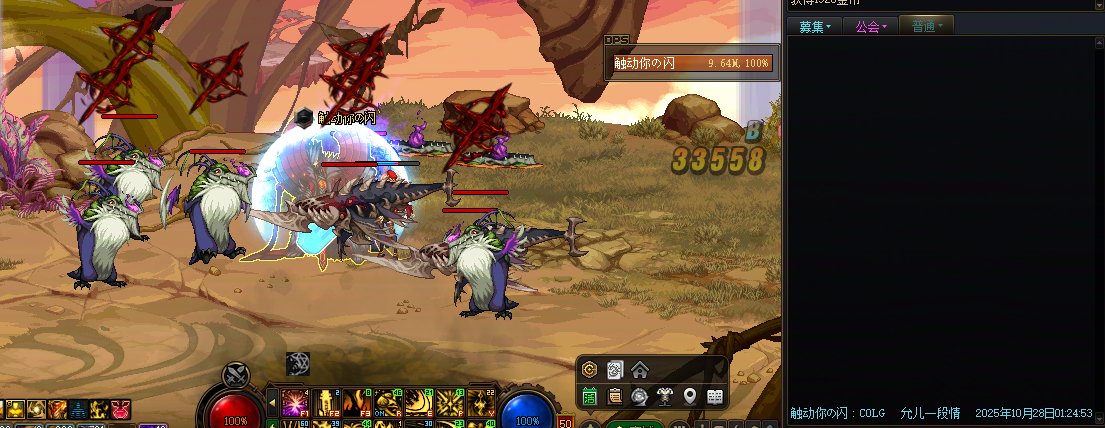Open the green 活 calendar events icon
Screen dimensions: 1105x428
[590, 396]
